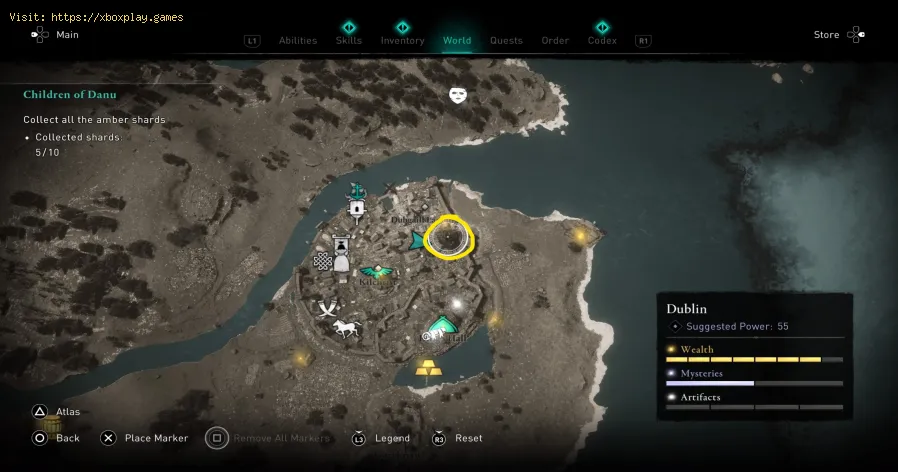Viewport: 898px width, 472px height.
Task: Switch to the Abilities tab
Action: coord(298,41)
